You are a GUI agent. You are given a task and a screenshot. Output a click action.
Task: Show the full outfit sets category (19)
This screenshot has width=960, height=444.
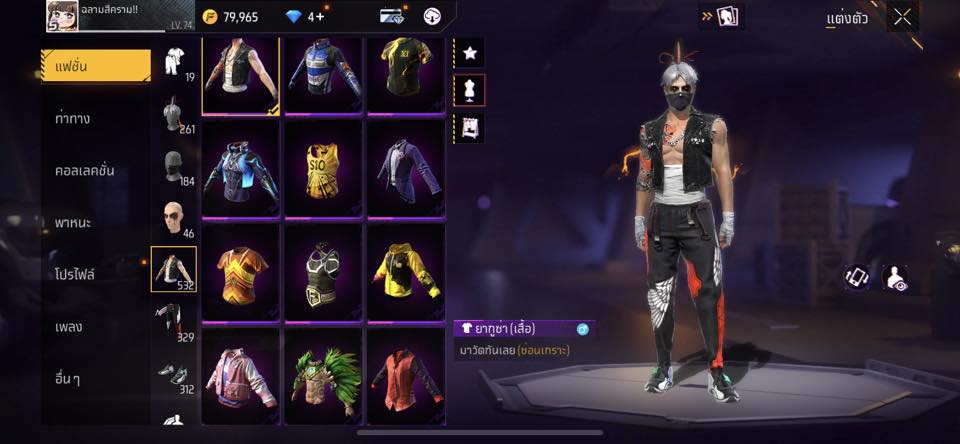(174, 63)
